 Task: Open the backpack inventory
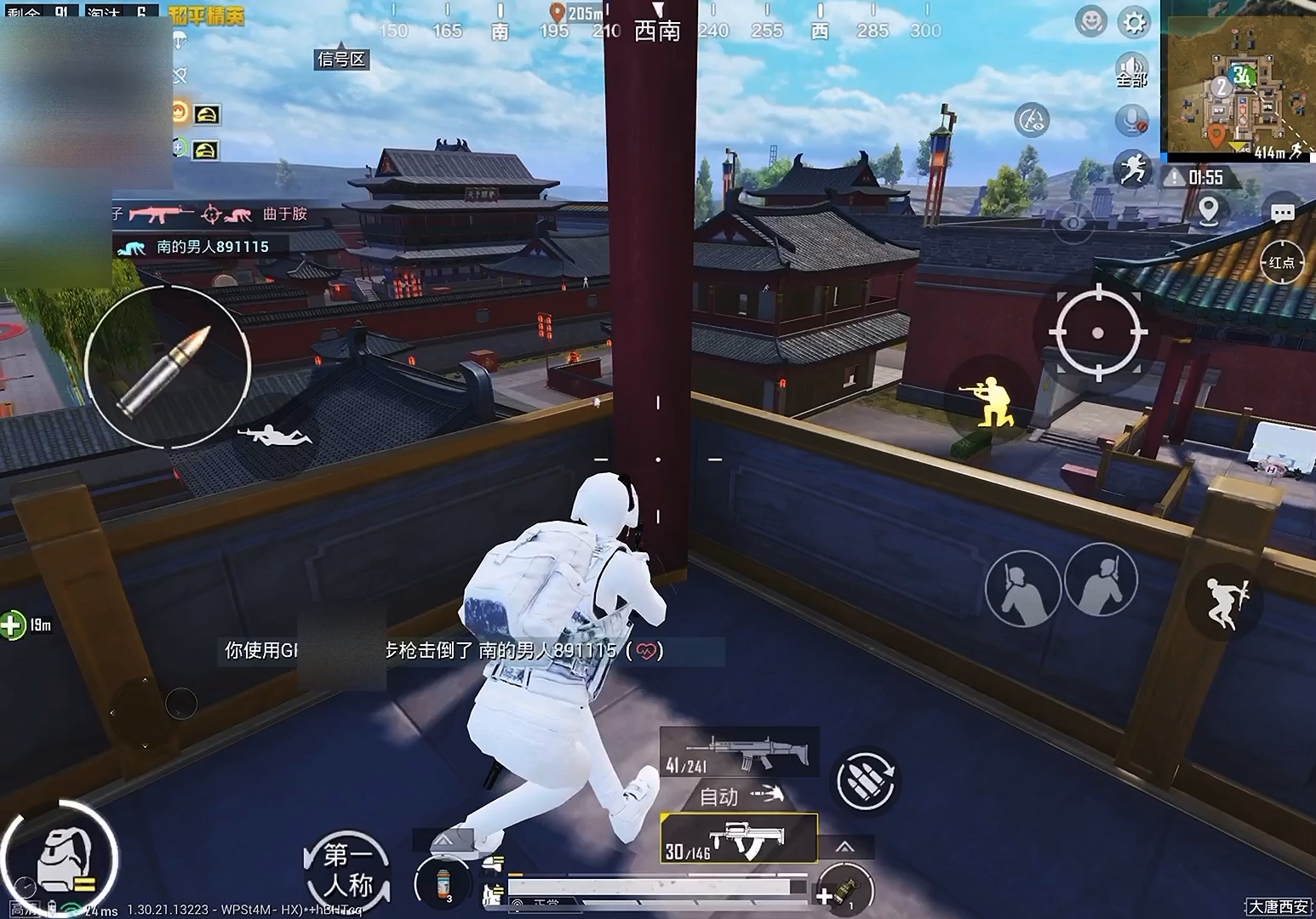[60, 854]
